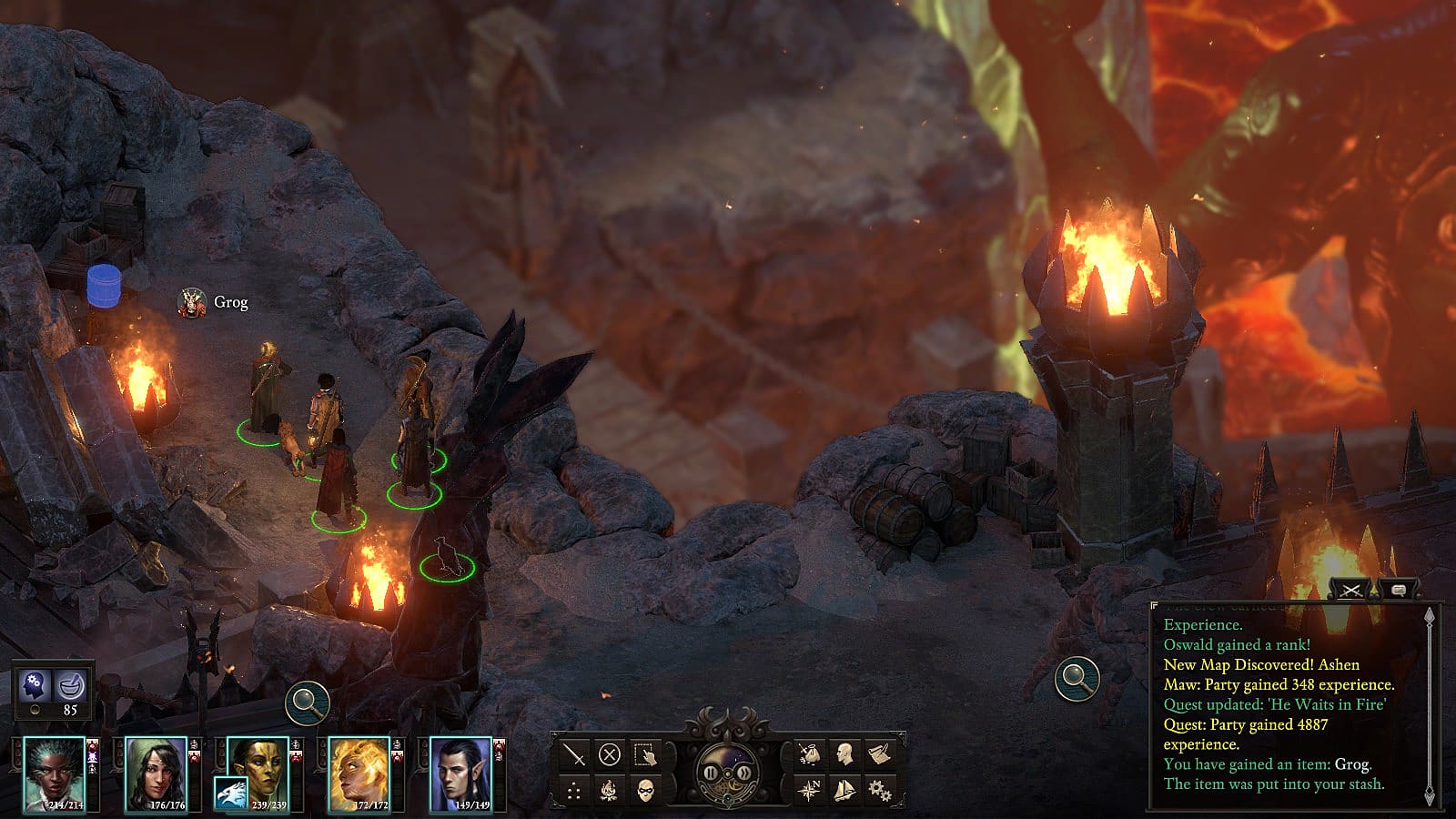Switch to the combat log crossed-swords tab
1456x819 pixels.
click(1350, 591)
